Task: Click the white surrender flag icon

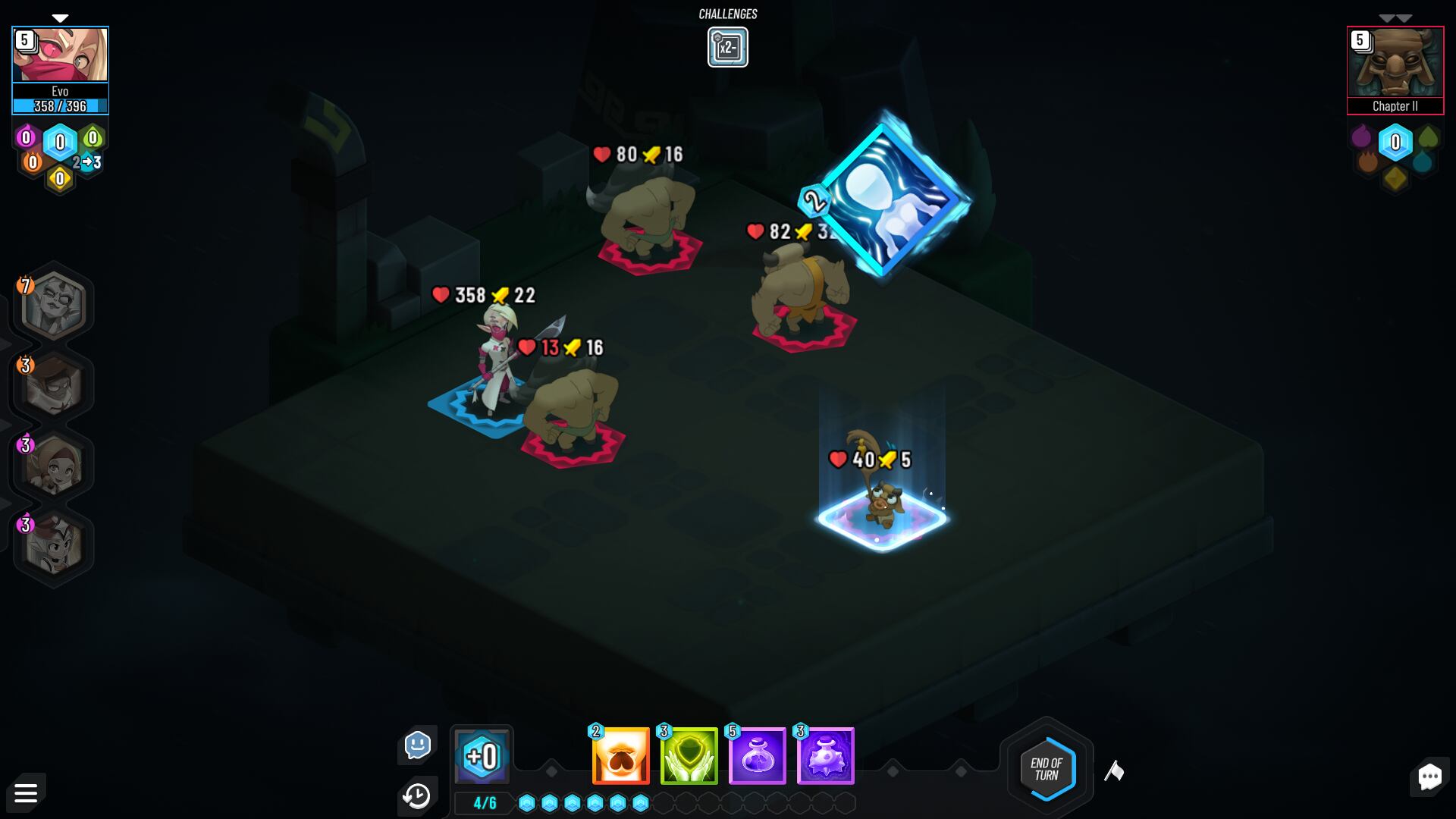Action: (1115, 770)
